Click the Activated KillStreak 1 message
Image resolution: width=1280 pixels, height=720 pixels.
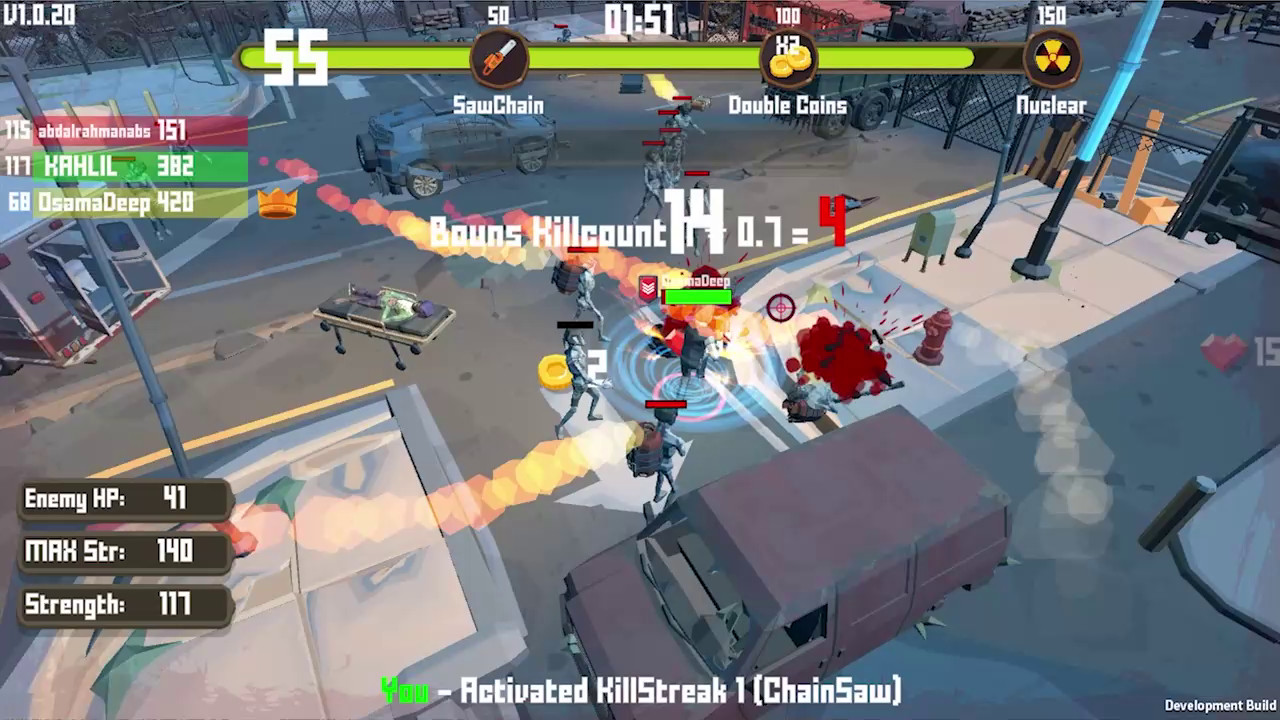pos(640,689)
